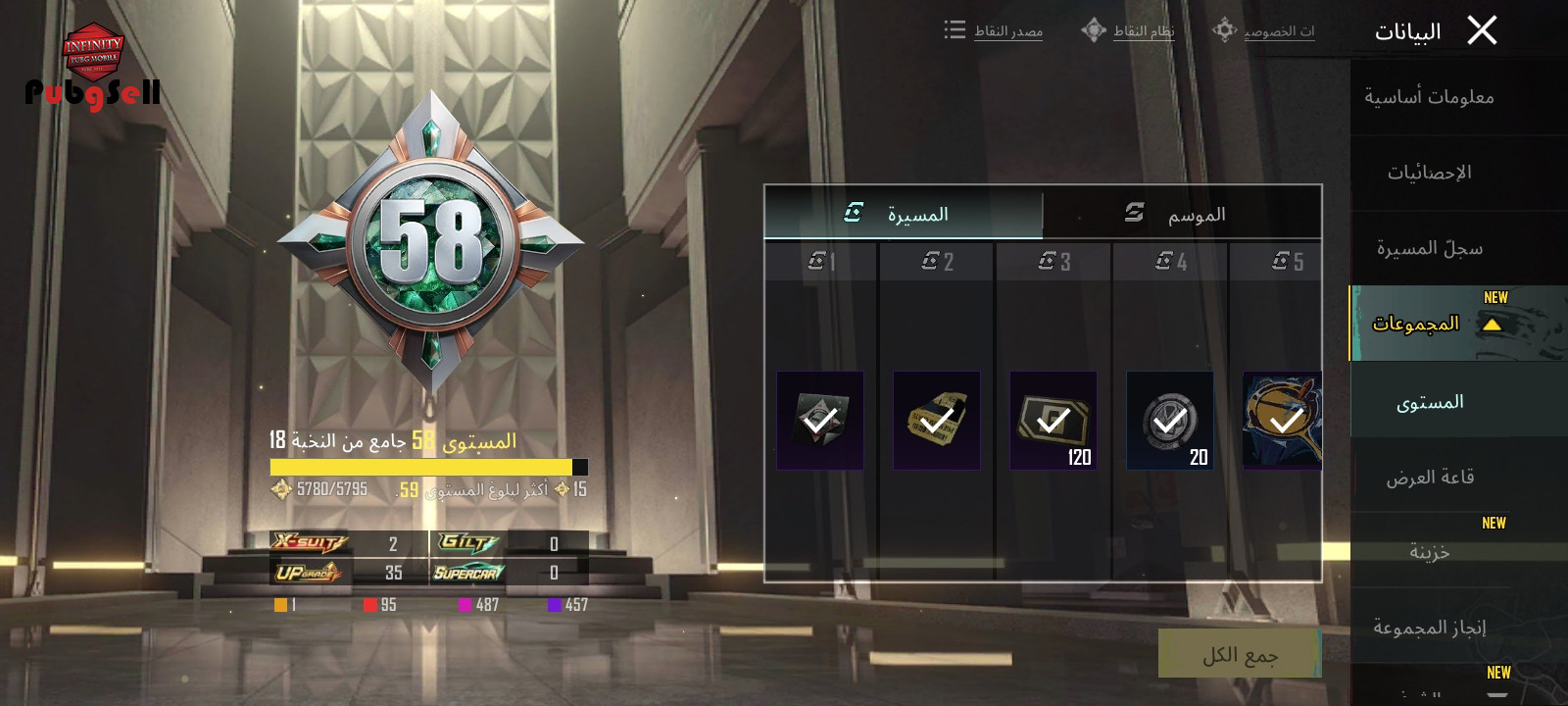Select the claimed silver coin reward showing 20
1568x706 pixels.
[1170, 420]
